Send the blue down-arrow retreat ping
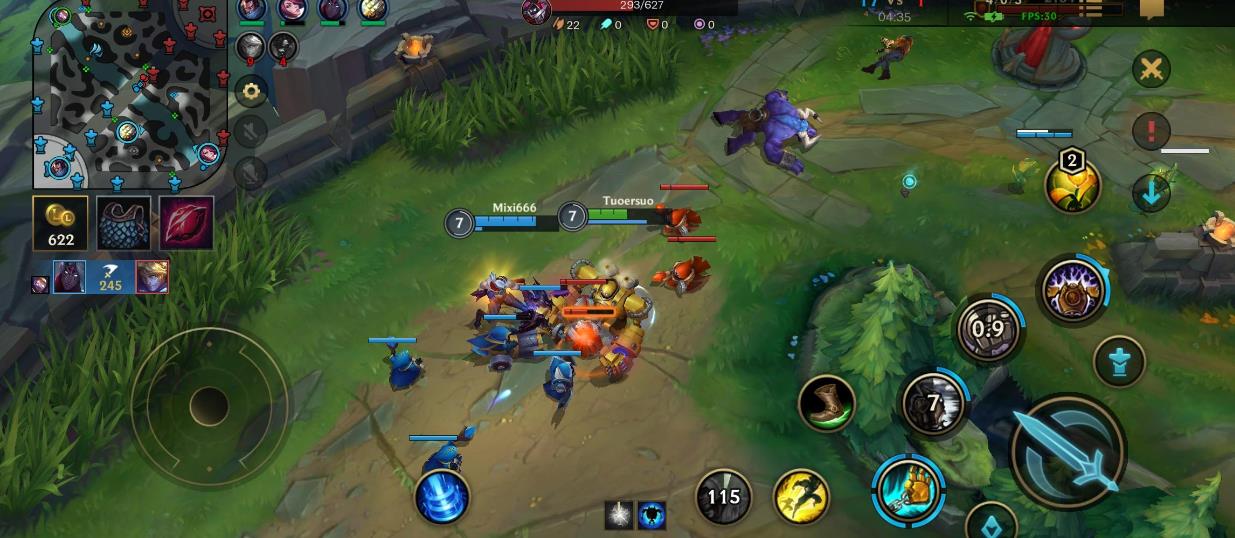This screenshot has height=538, width=1235. [x=1151, y=192]
